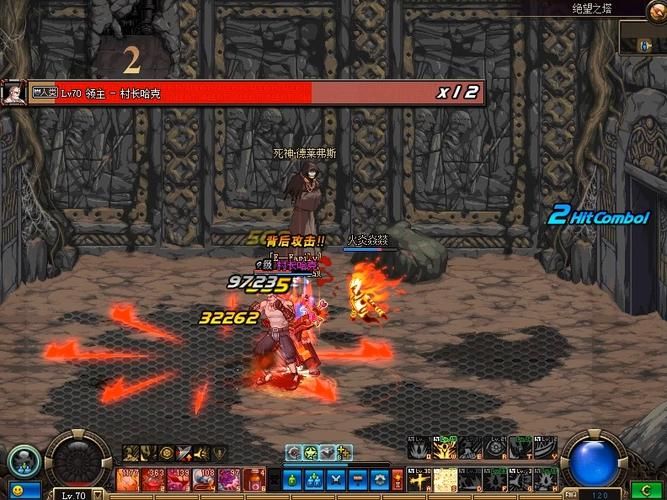Select the consumable slot showing count 363
This screenshot has width=667, height=500.
click(x=154, y=481)
